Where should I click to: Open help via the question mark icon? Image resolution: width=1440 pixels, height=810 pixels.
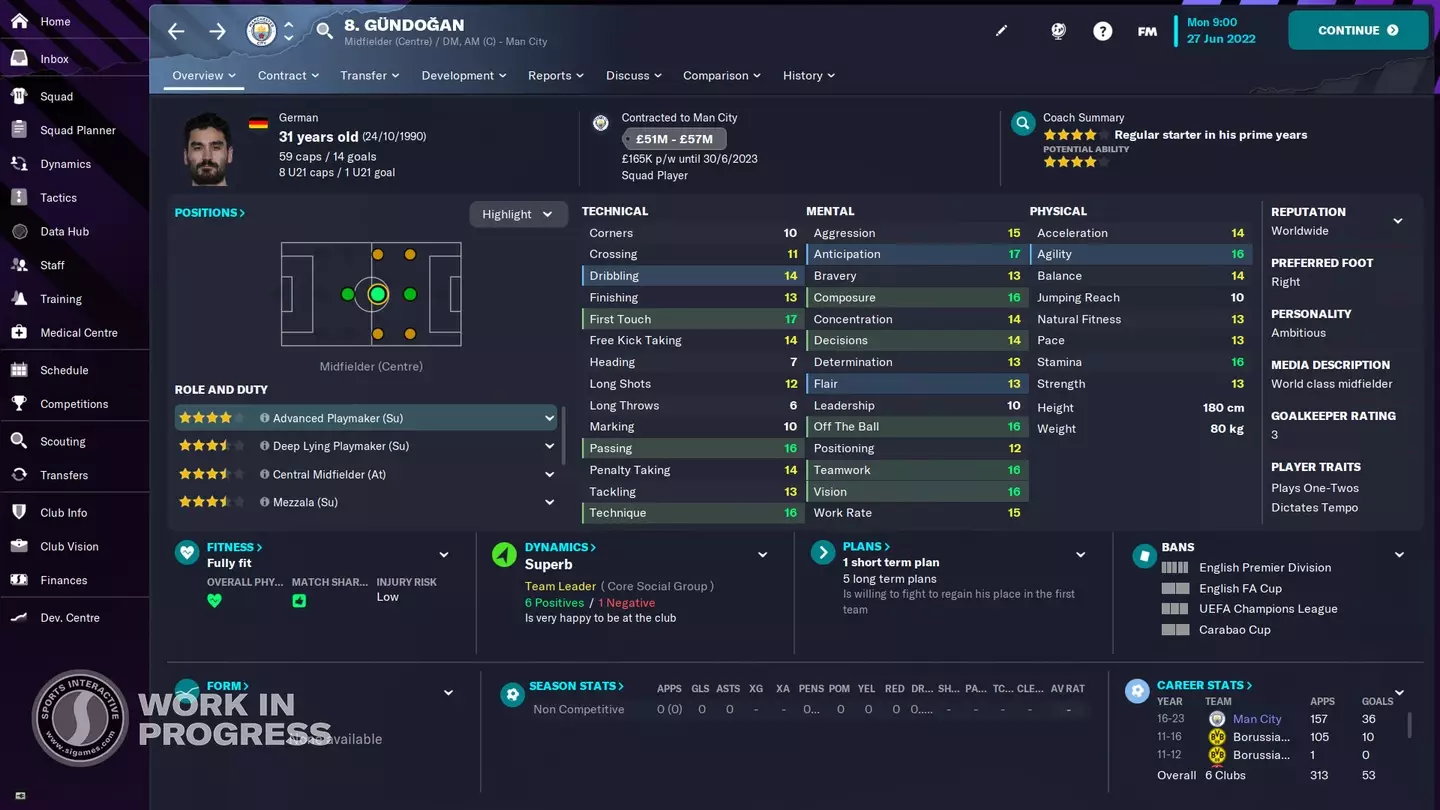click(1102, 31)
